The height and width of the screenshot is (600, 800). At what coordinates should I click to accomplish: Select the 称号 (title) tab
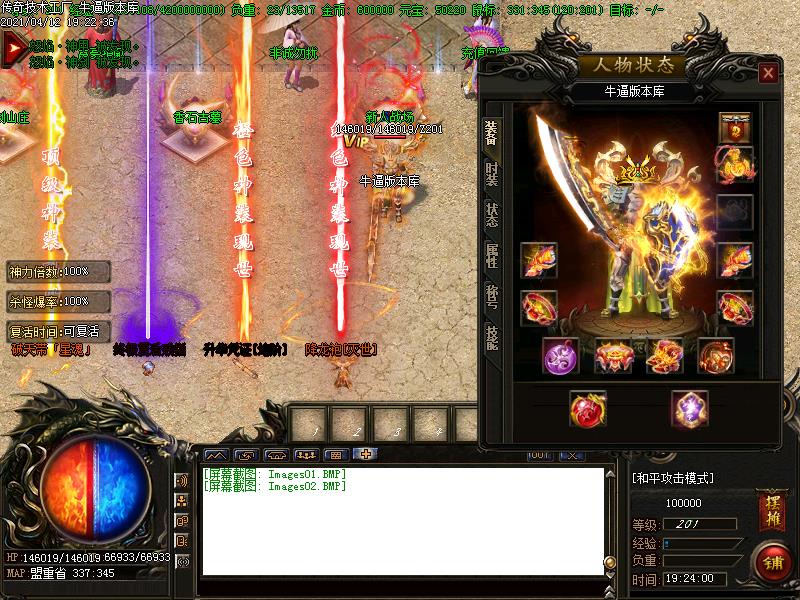pyautogui.click(x=491, y=296)
